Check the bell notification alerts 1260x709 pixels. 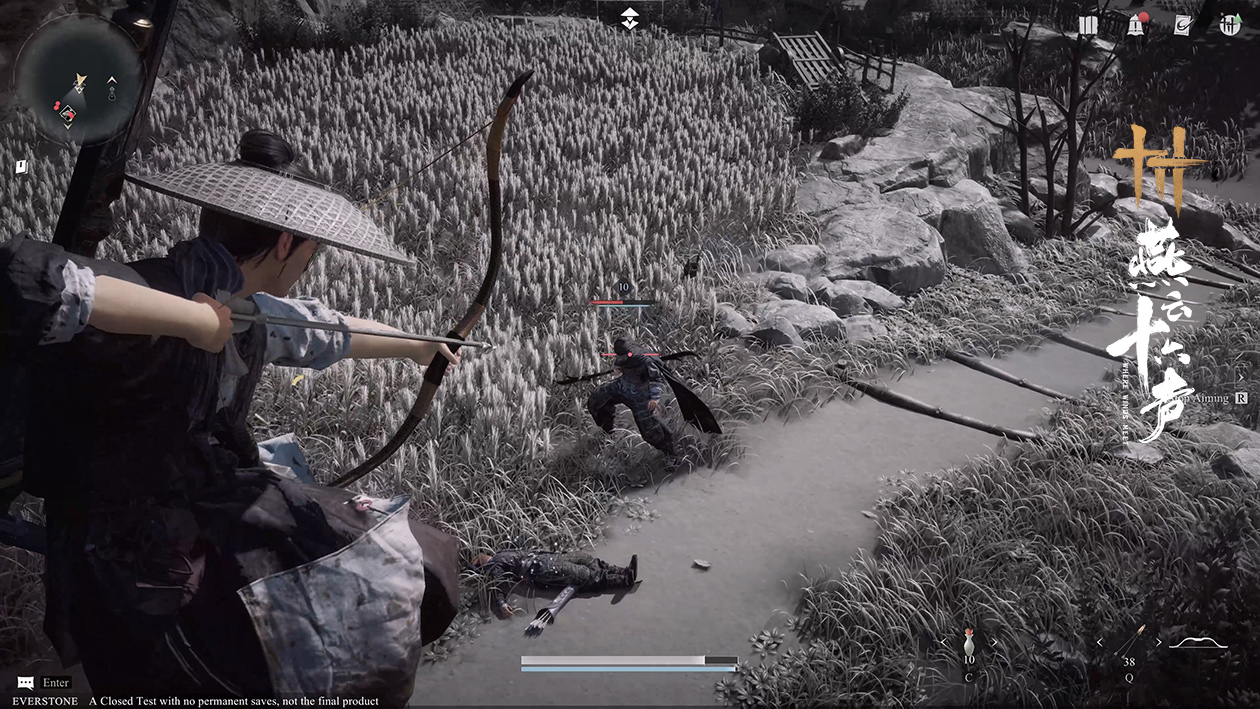click(1136, 25)
